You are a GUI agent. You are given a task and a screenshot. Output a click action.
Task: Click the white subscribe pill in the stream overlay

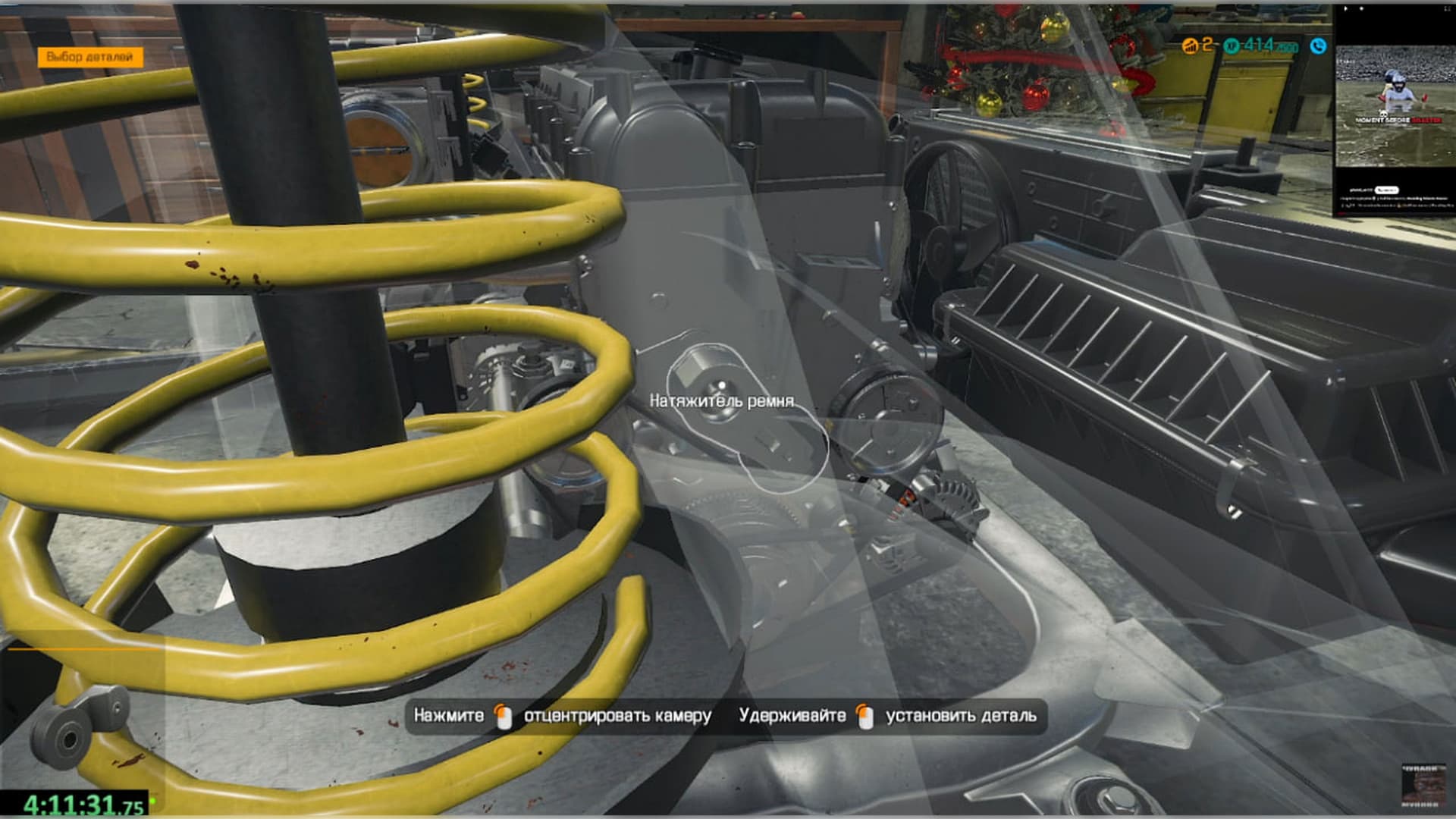pos(1387,190)
